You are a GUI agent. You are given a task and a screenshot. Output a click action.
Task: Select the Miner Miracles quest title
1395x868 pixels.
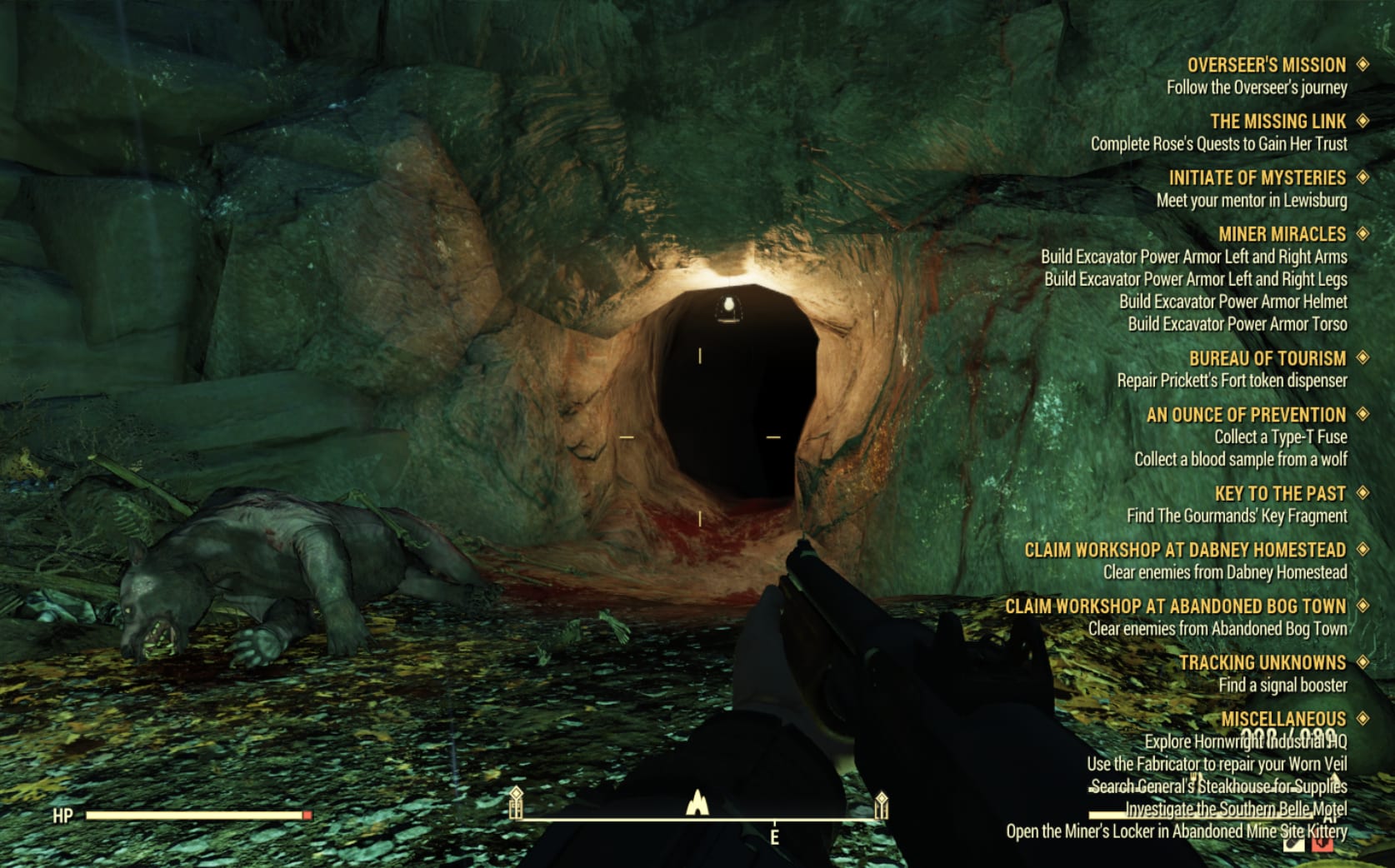pyautogui.click(x=1282, y=234)
